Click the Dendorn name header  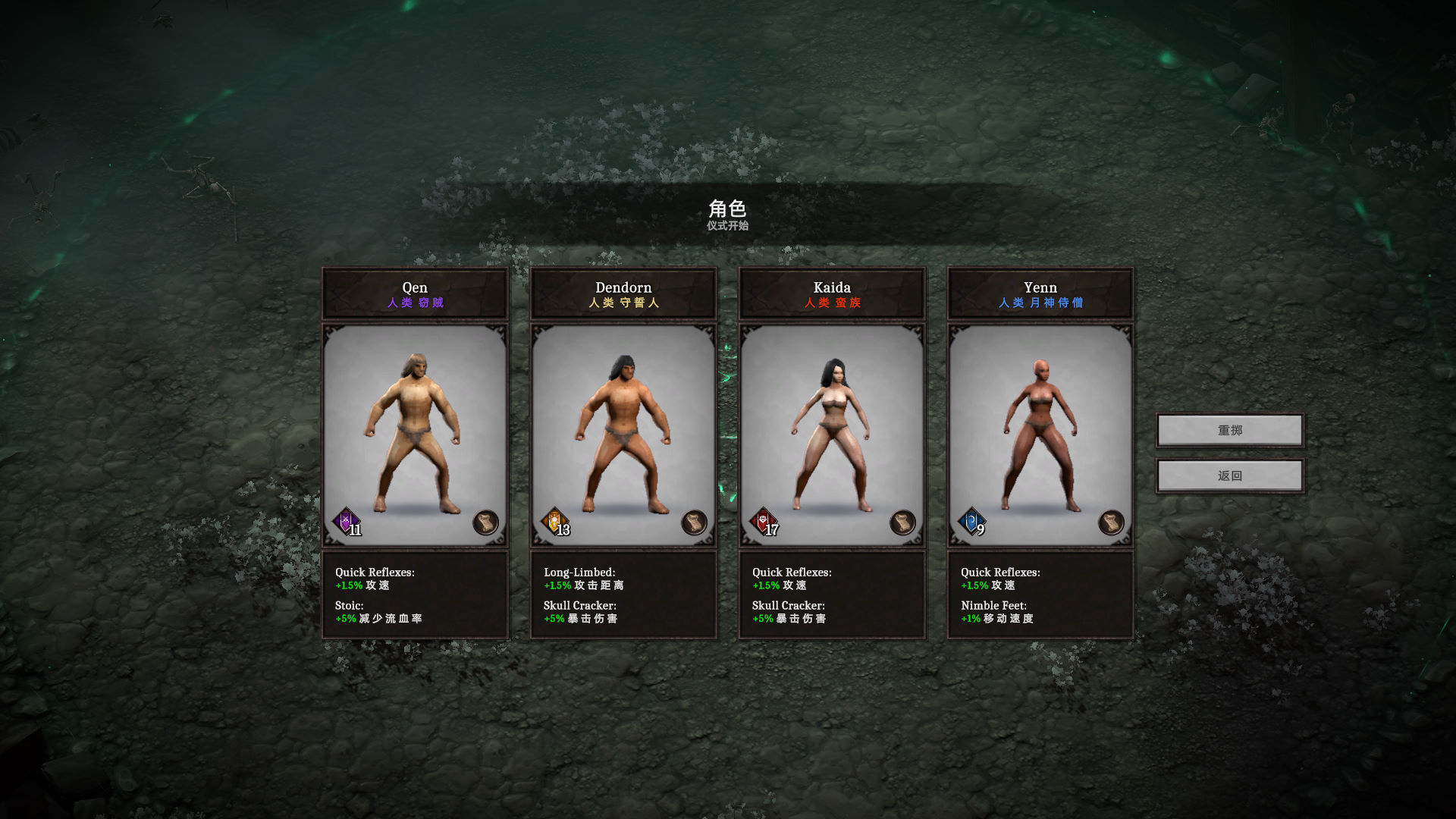[623, 293]
